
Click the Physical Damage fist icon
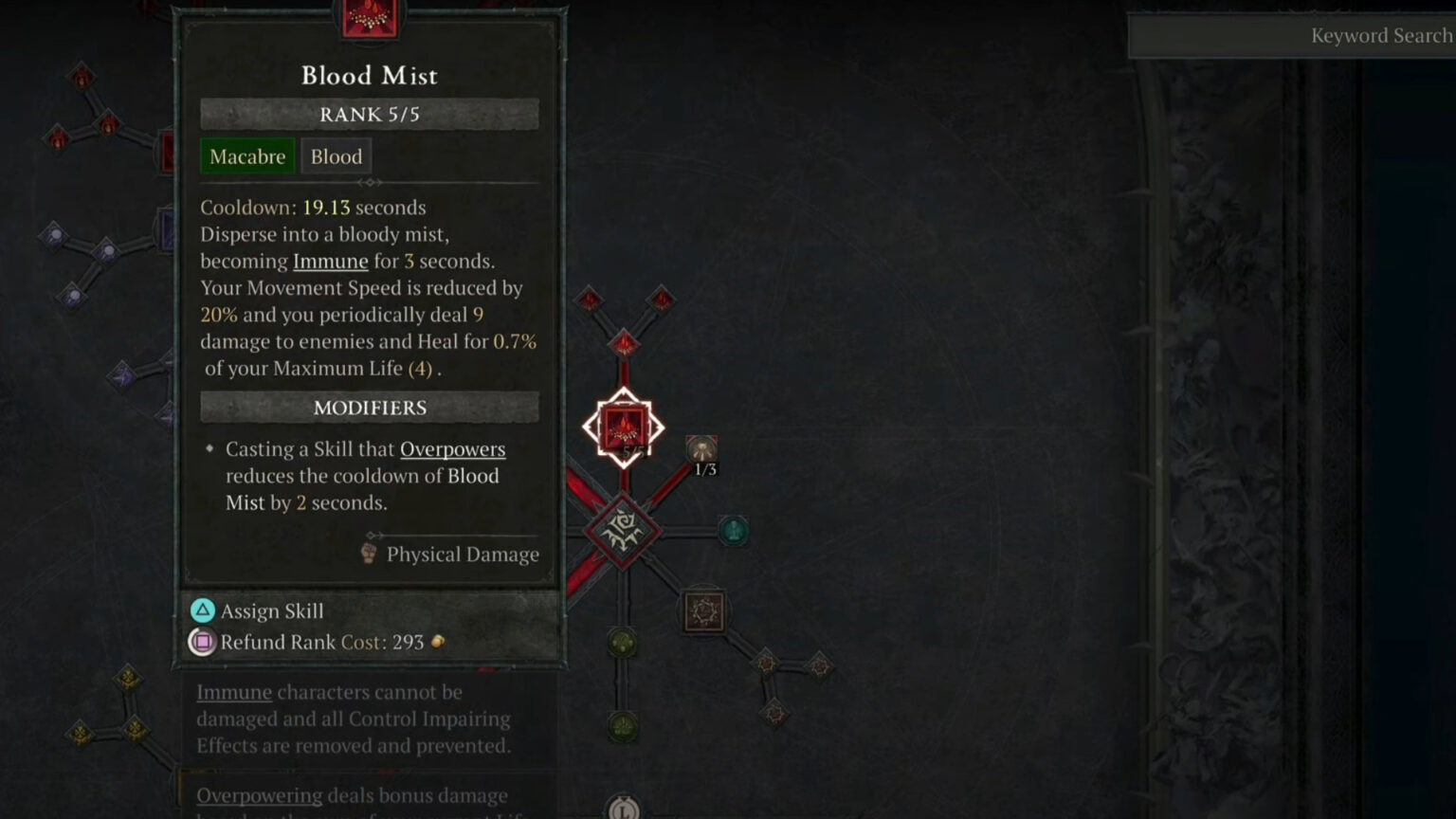click(369, 554)
